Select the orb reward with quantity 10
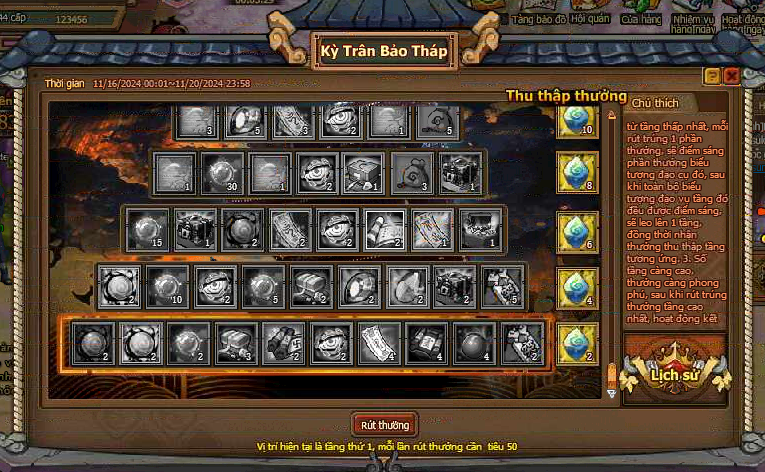 coord(166,286)
